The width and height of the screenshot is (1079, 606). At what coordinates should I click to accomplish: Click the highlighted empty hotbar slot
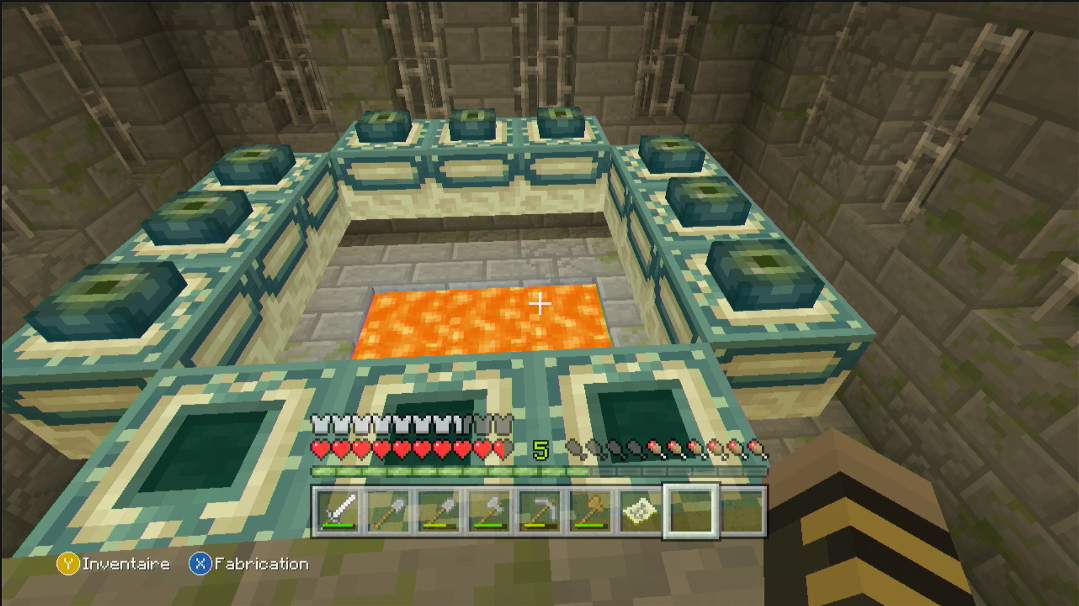pyautogui.click(x=690, y=511)
